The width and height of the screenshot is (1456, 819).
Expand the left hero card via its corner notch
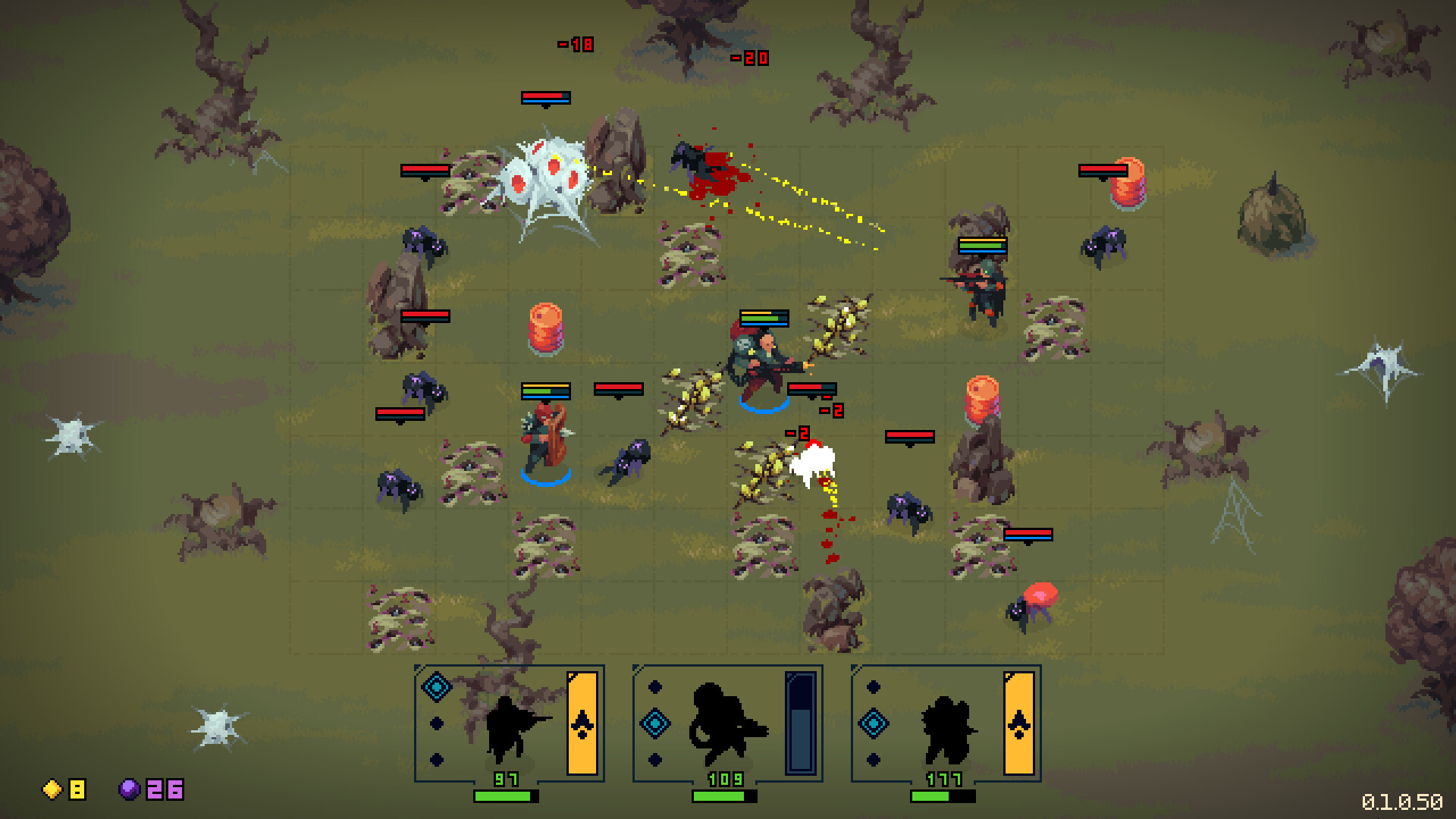416,668
